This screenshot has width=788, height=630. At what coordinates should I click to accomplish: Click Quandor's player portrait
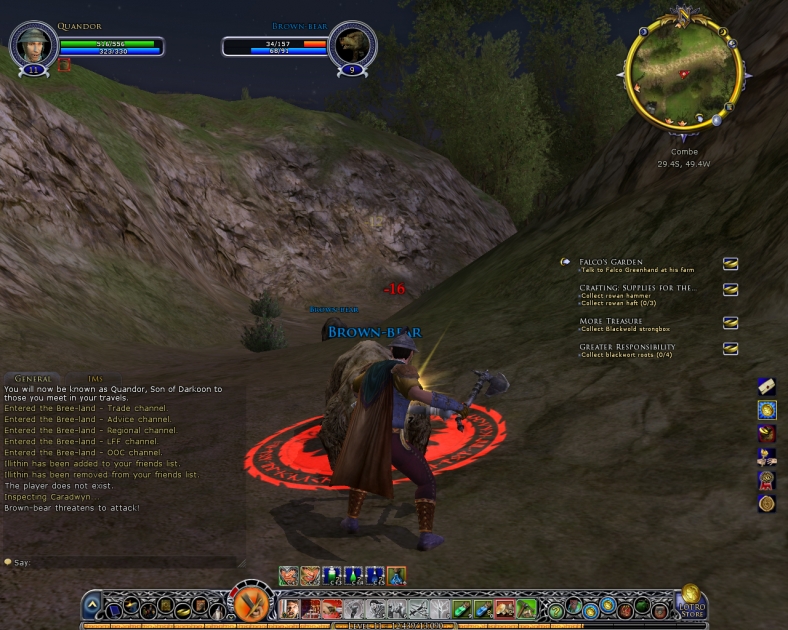(32, 44)
